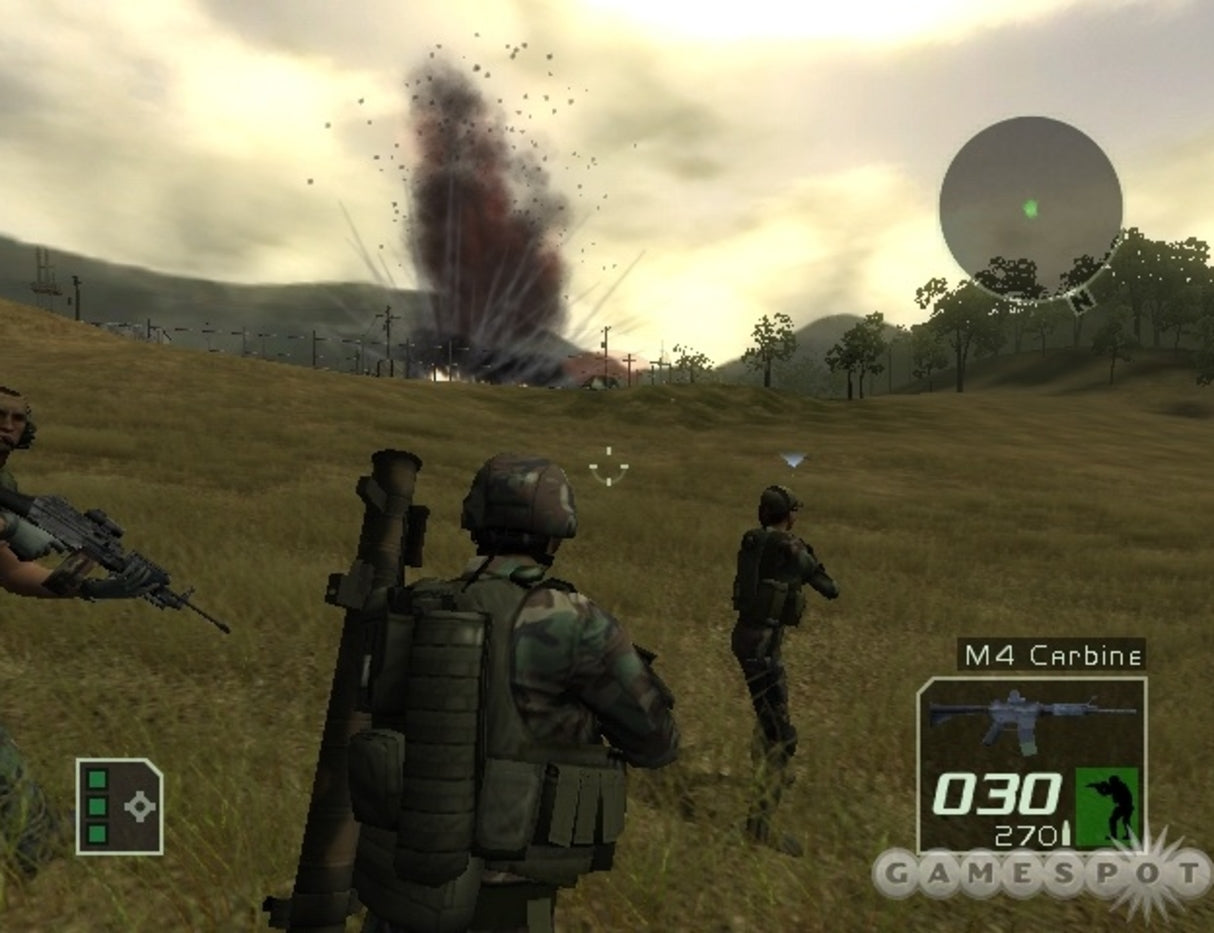Click the soldier stance indicator icon
This screenshot has width=1214, height=933.
[1107, 807]
